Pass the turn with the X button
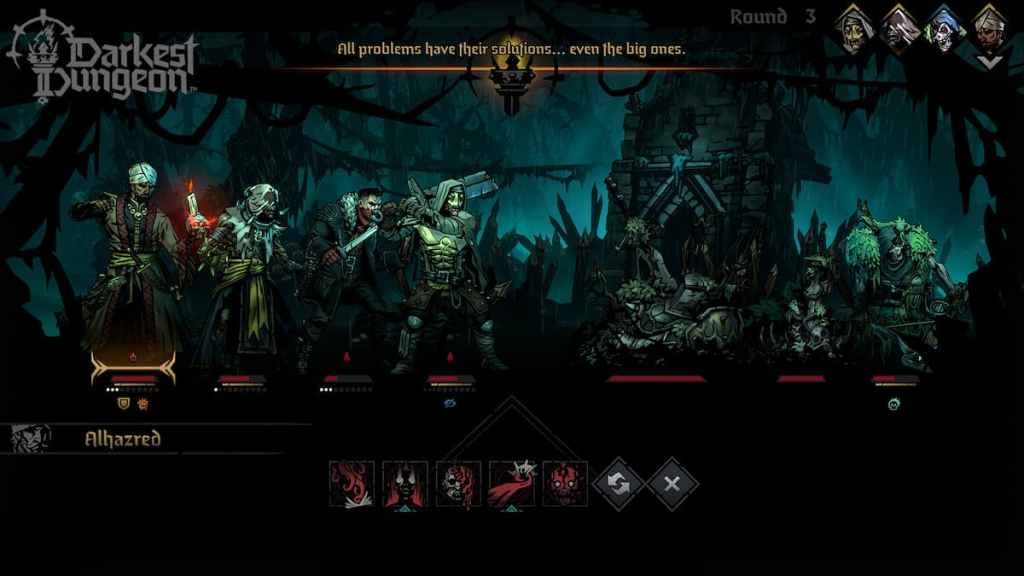Image resolution: width=1024 pixels, height=576 pixels. 672,484
